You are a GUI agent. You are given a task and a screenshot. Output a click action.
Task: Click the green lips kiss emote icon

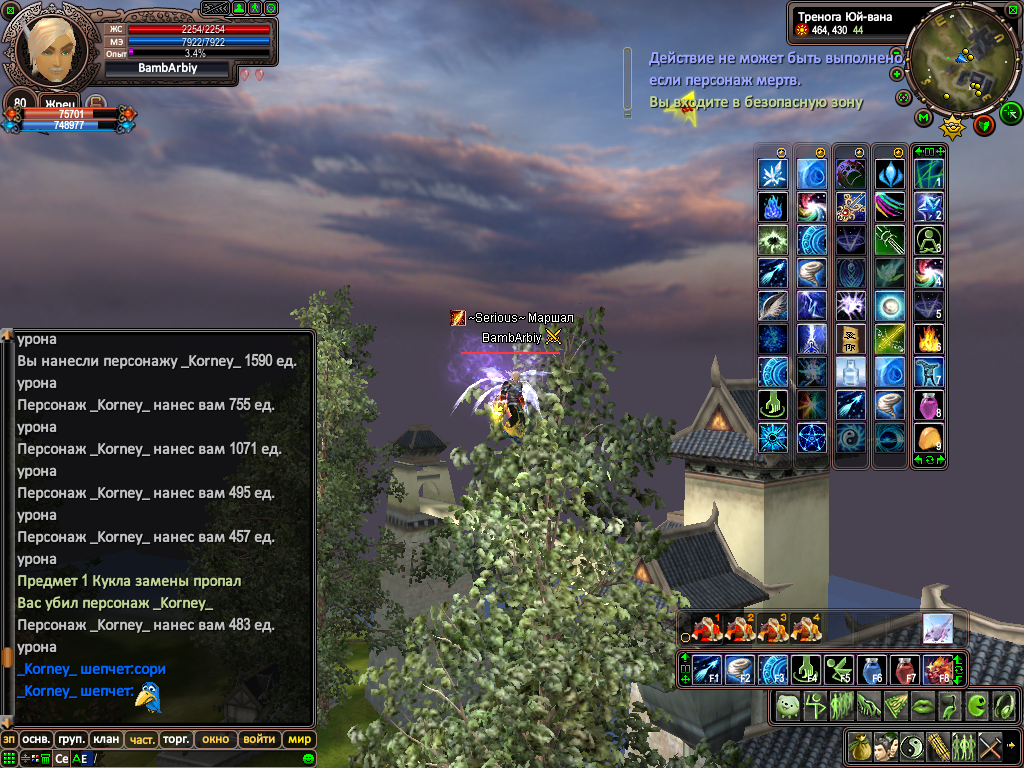[x=922, y=705]
